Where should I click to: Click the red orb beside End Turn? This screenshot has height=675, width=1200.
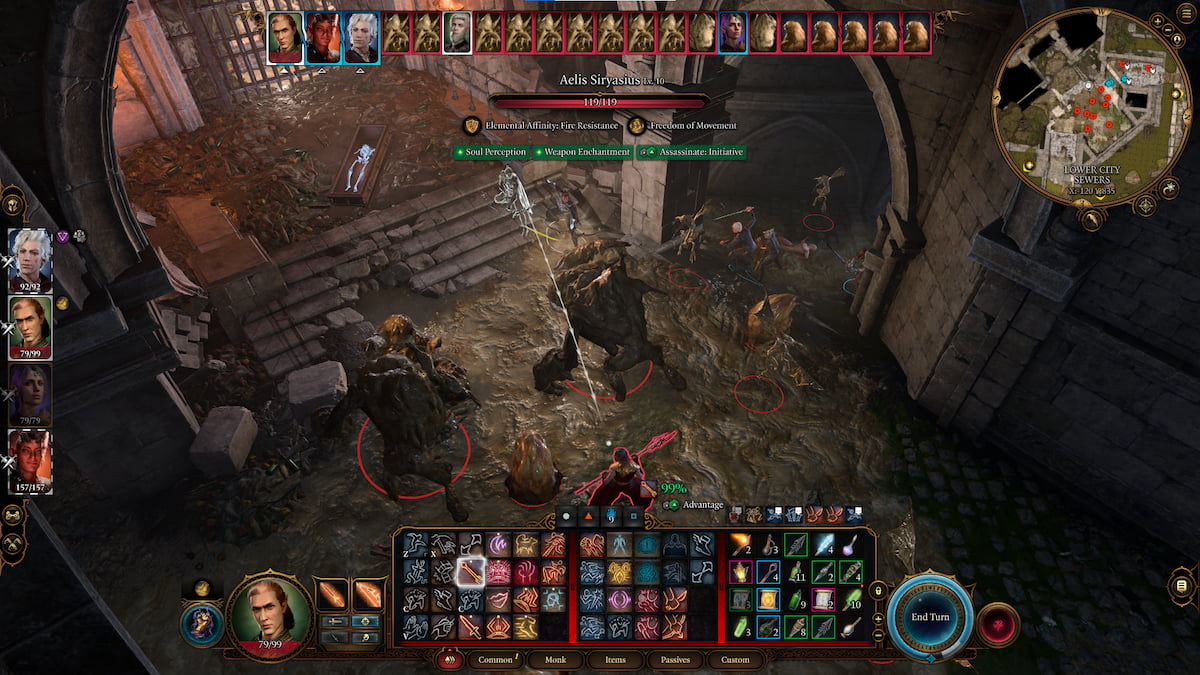tap(998, 624)
